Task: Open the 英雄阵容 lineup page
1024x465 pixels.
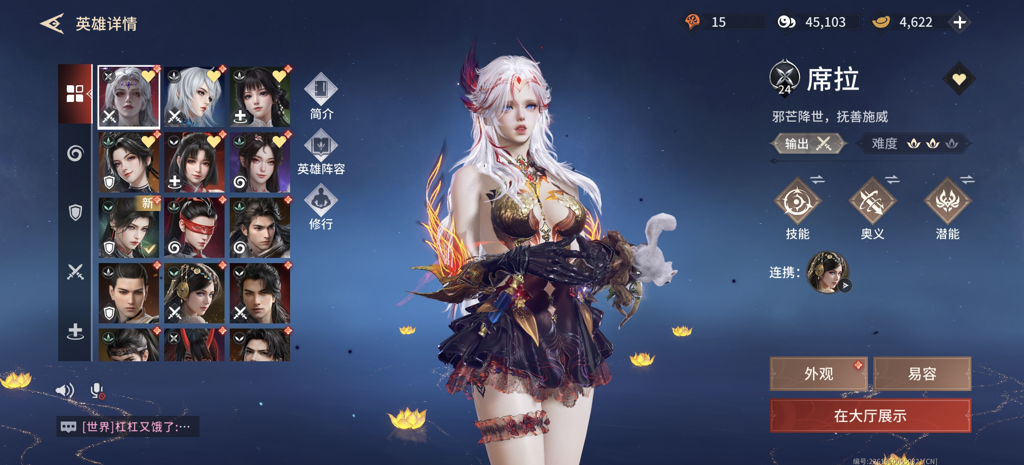Action: tap(321, 152)
